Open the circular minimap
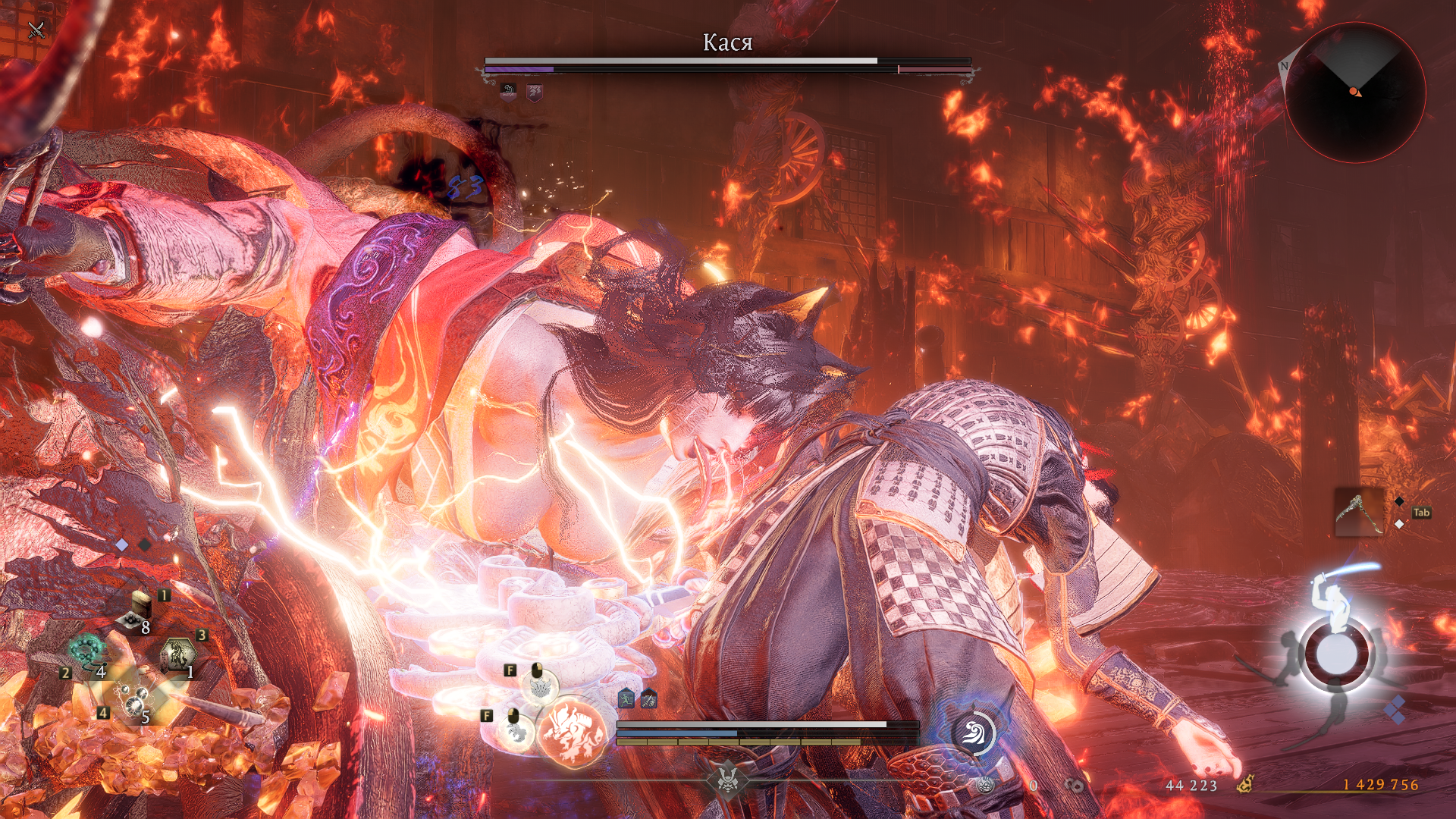 point(1354,93)
